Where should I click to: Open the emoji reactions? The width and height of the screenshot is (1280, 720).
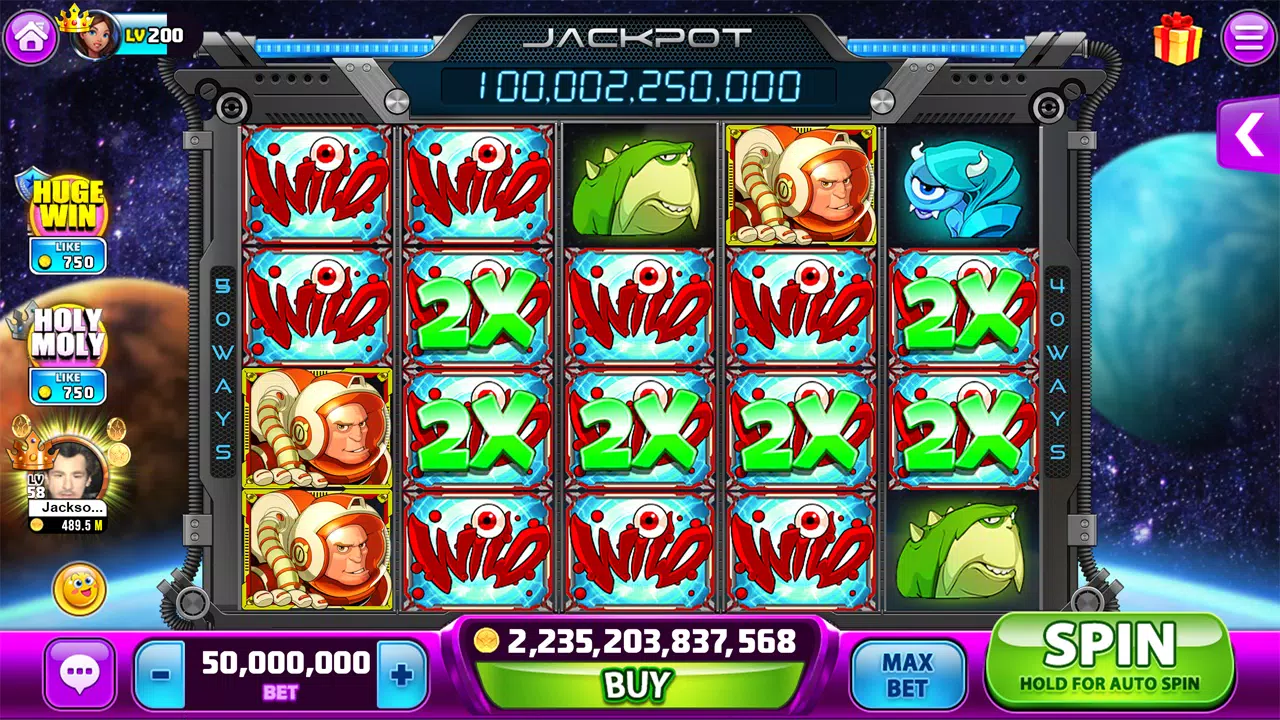[79, 589]
